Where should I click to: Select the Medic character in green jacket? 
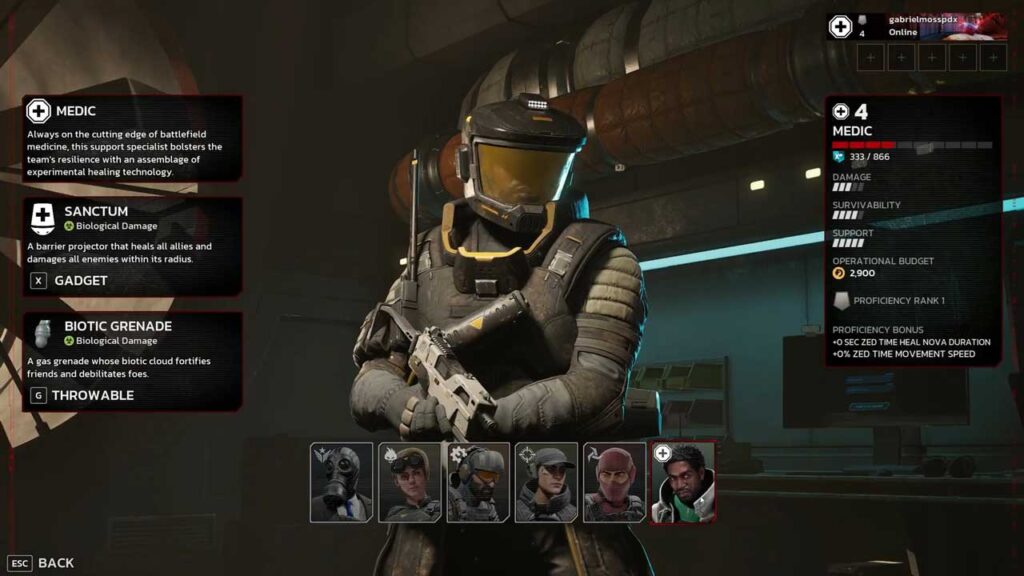(x=683, y=482)
